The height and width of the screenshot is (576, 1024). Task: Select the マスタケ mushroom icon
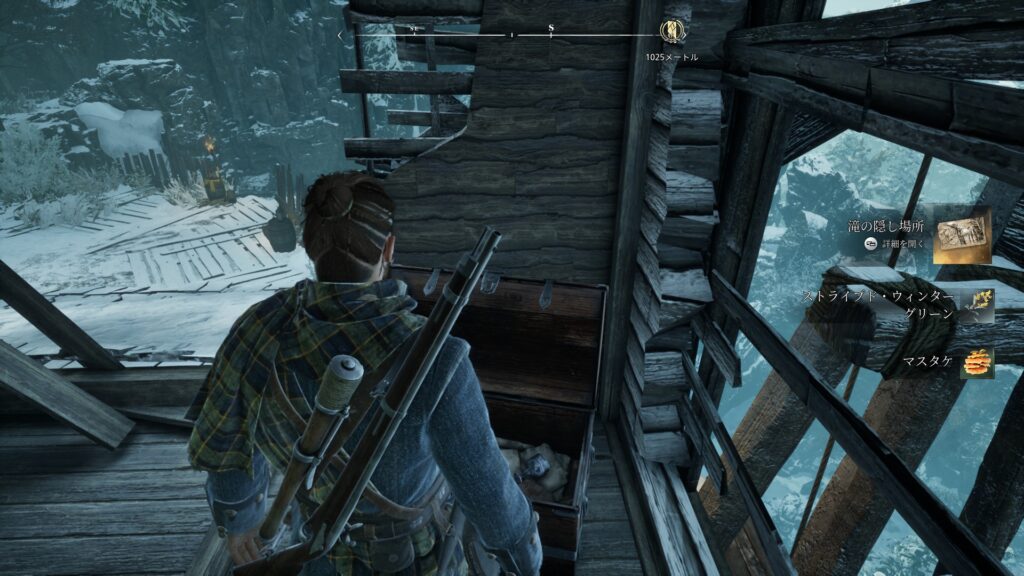point(977,363)
